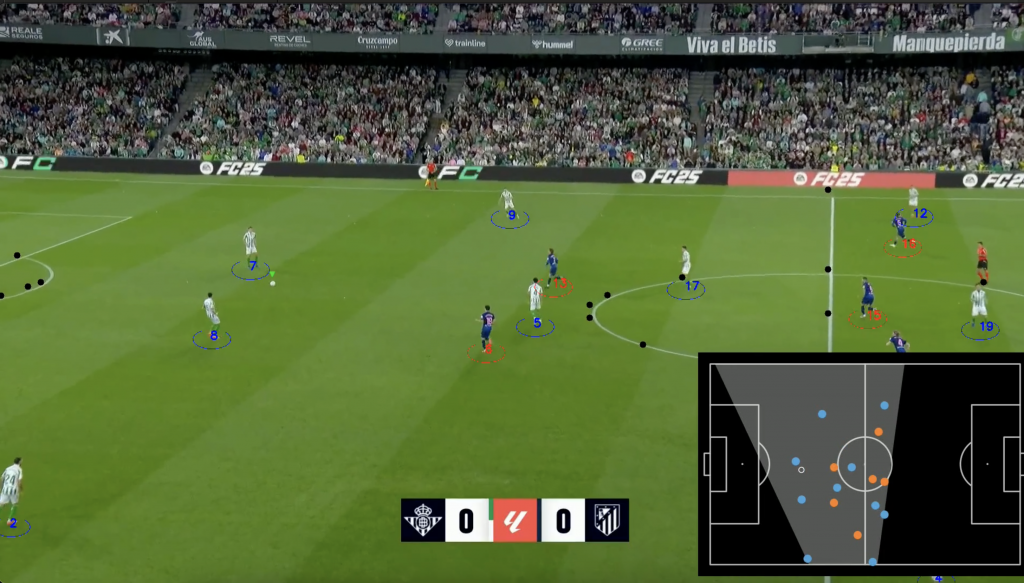Choose the player marked number 9
1024x583 pixels.
click(x=508, y=201)
